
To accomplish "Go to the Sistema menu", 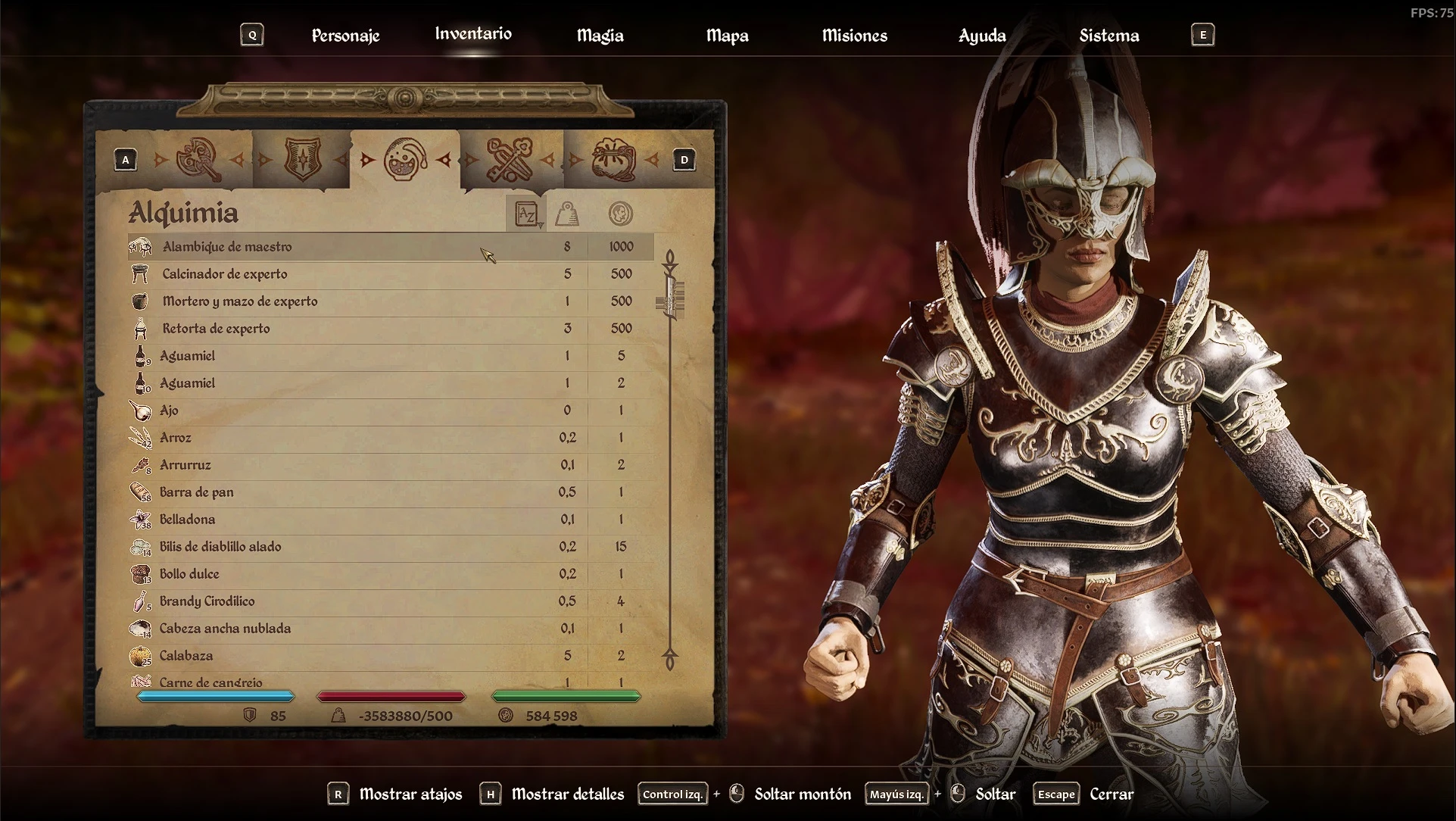I will click(1108, 36).
